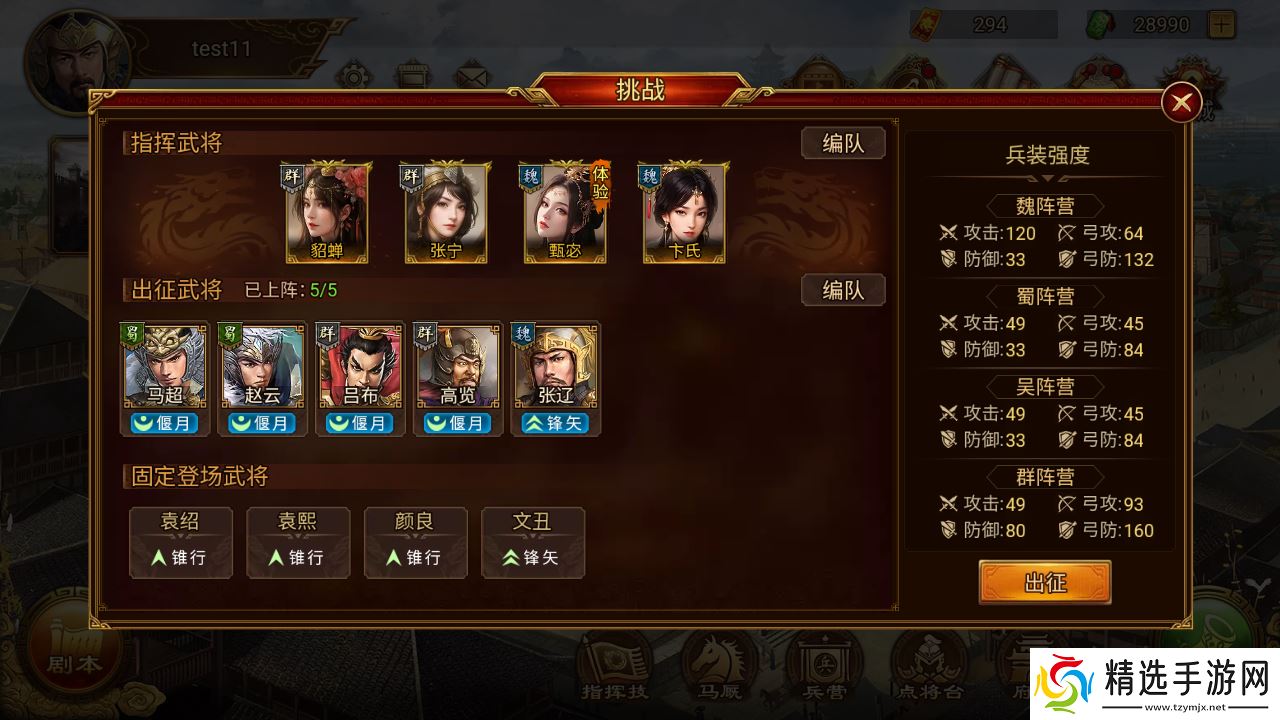This screenshot has height=720, width=1280.
Task: Click the 编队 button beside 指挥武将
Action: pyautogui.click(x=843, y=143)
